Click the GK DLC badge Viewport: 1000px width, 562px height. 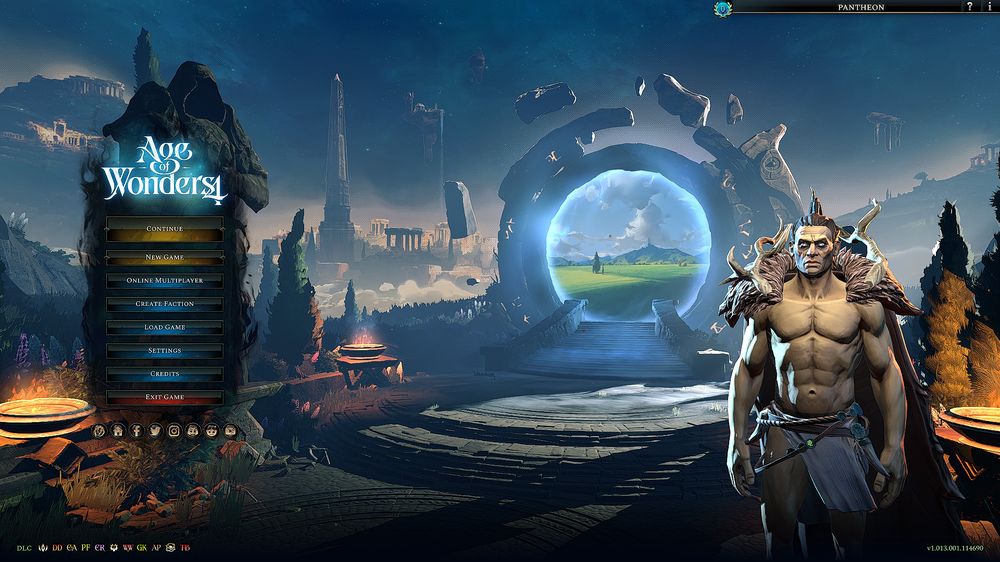[142, 548]
